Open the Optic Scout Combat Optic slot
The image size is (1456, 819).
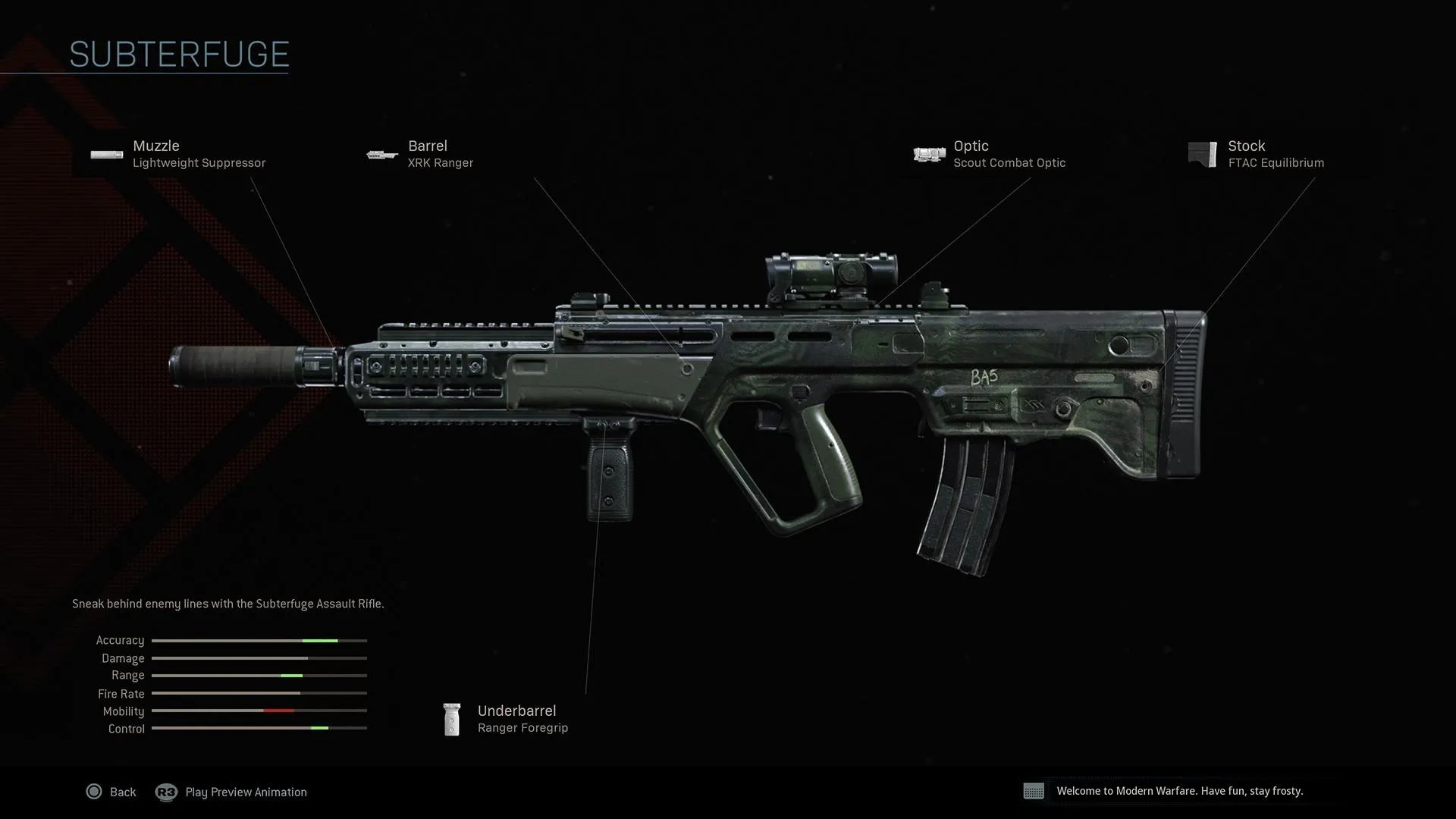[x=991, y=154]
